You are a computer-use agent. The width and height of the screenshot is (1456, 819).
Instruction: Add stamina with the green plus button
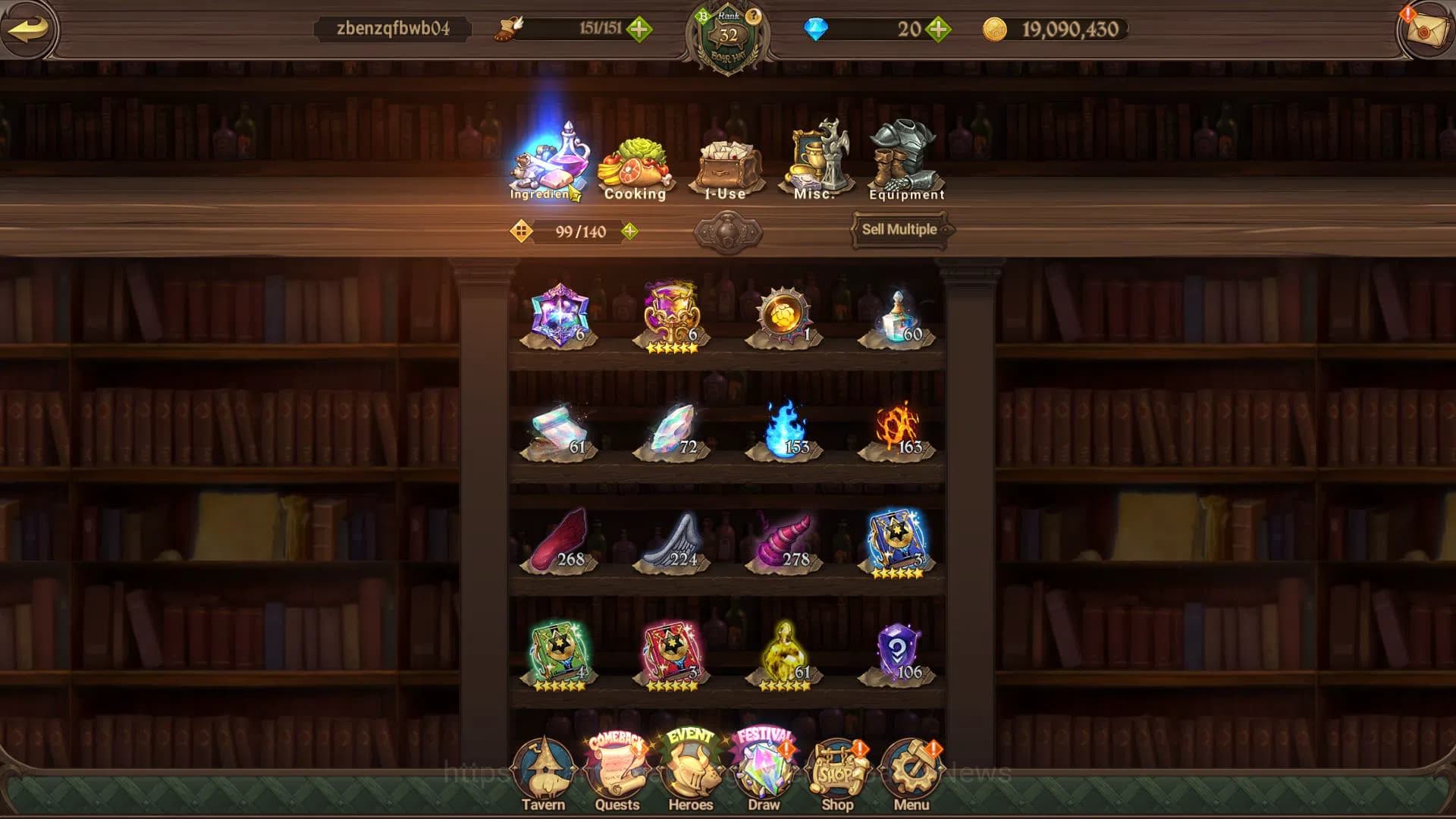(639, 30)
